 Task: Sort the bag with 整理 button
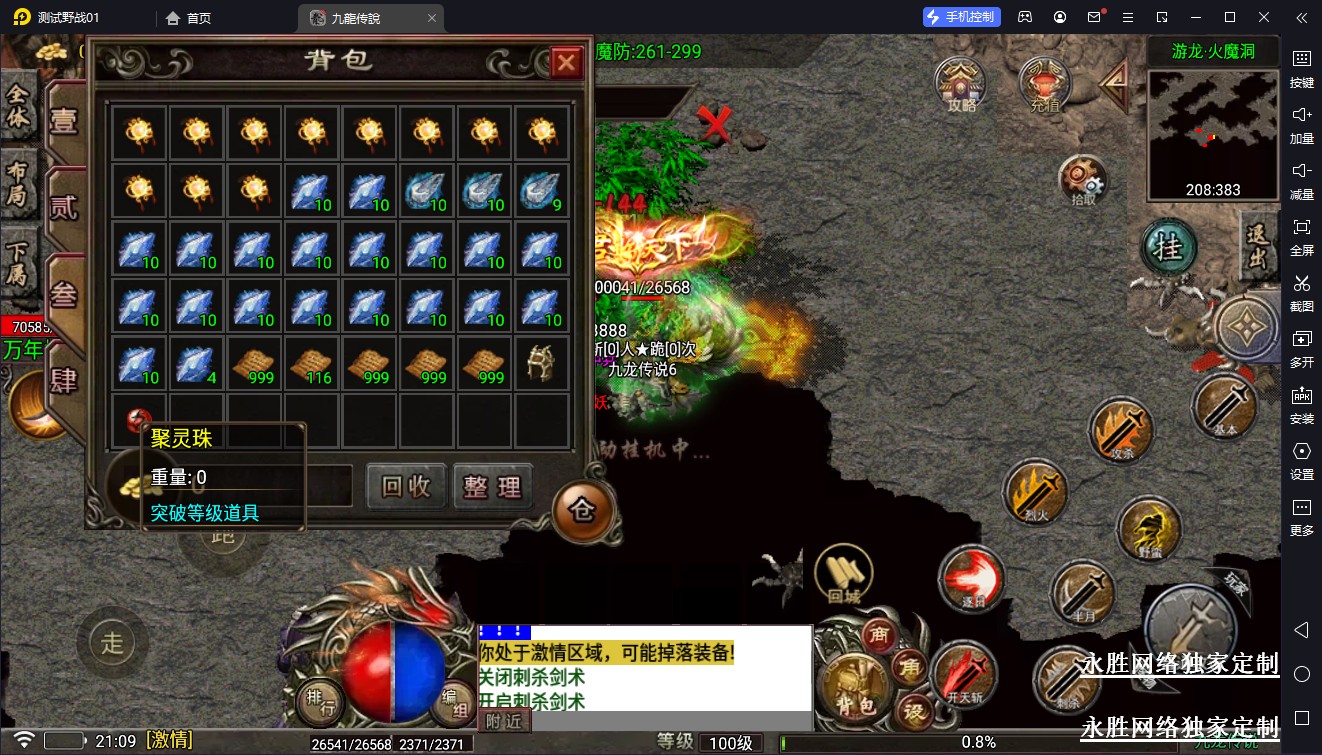pyautogui.click(x=492, y=487)
